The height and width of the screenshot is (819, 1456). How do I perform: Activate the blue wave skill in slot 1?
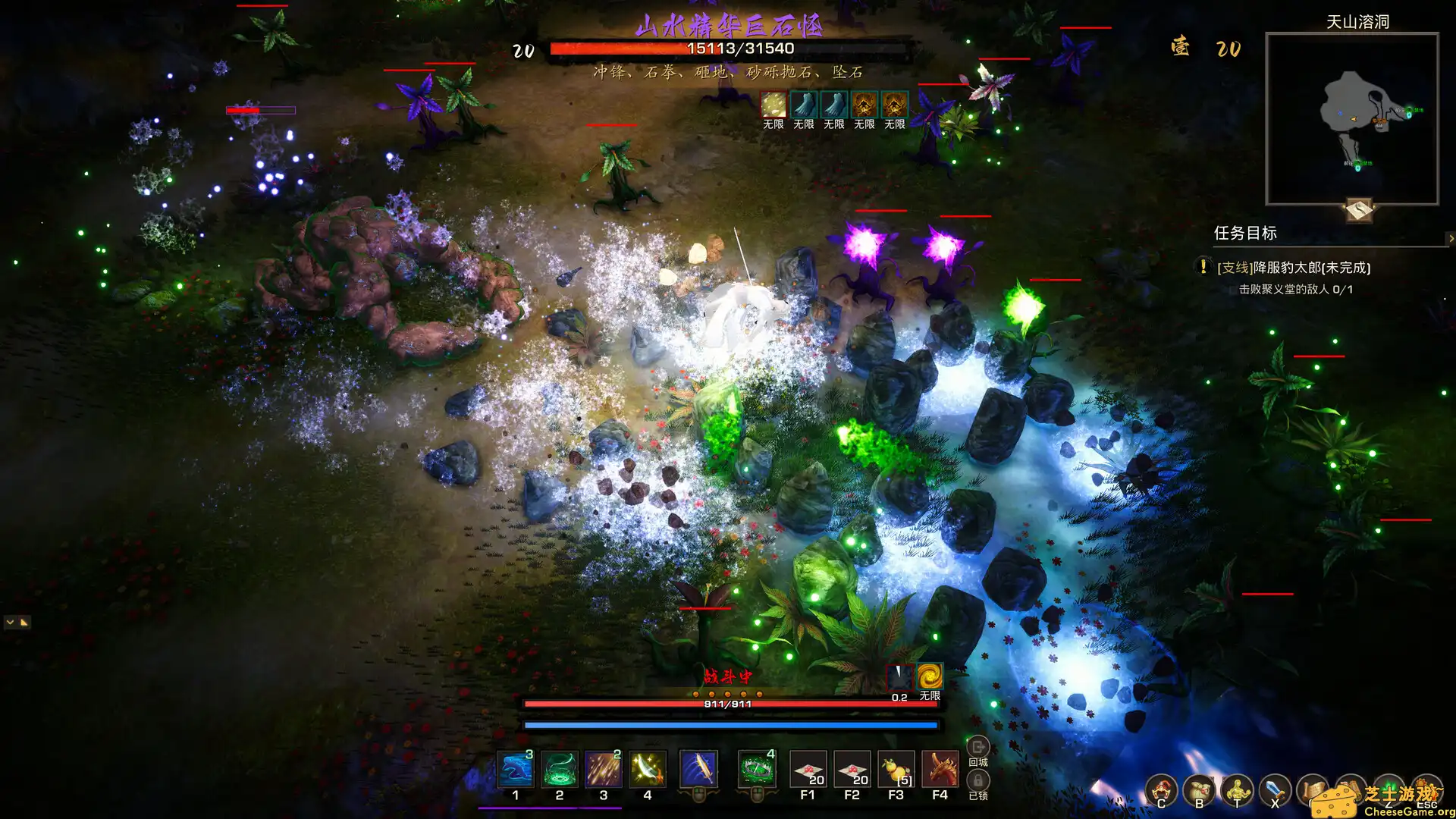515,770
